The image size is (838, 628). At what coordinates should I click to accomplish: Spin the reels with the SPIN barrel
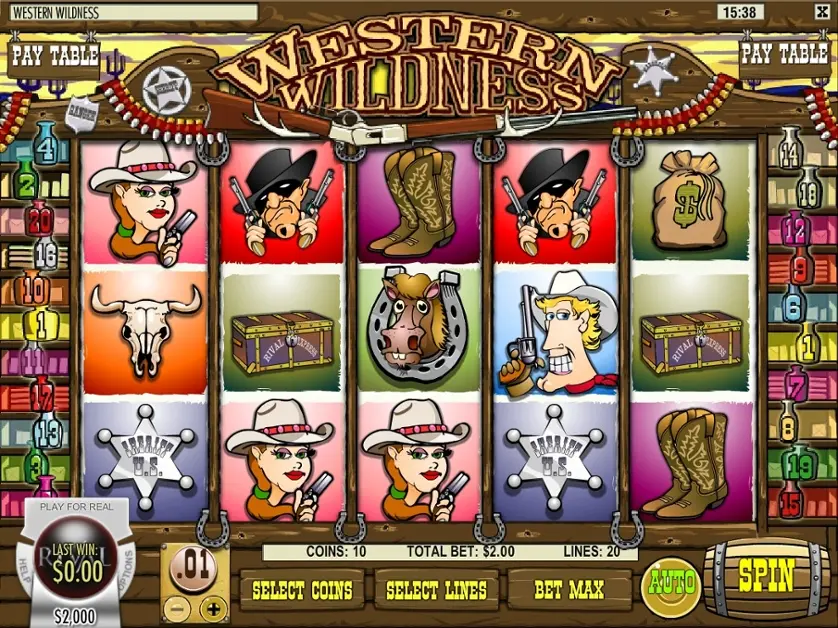766,577
